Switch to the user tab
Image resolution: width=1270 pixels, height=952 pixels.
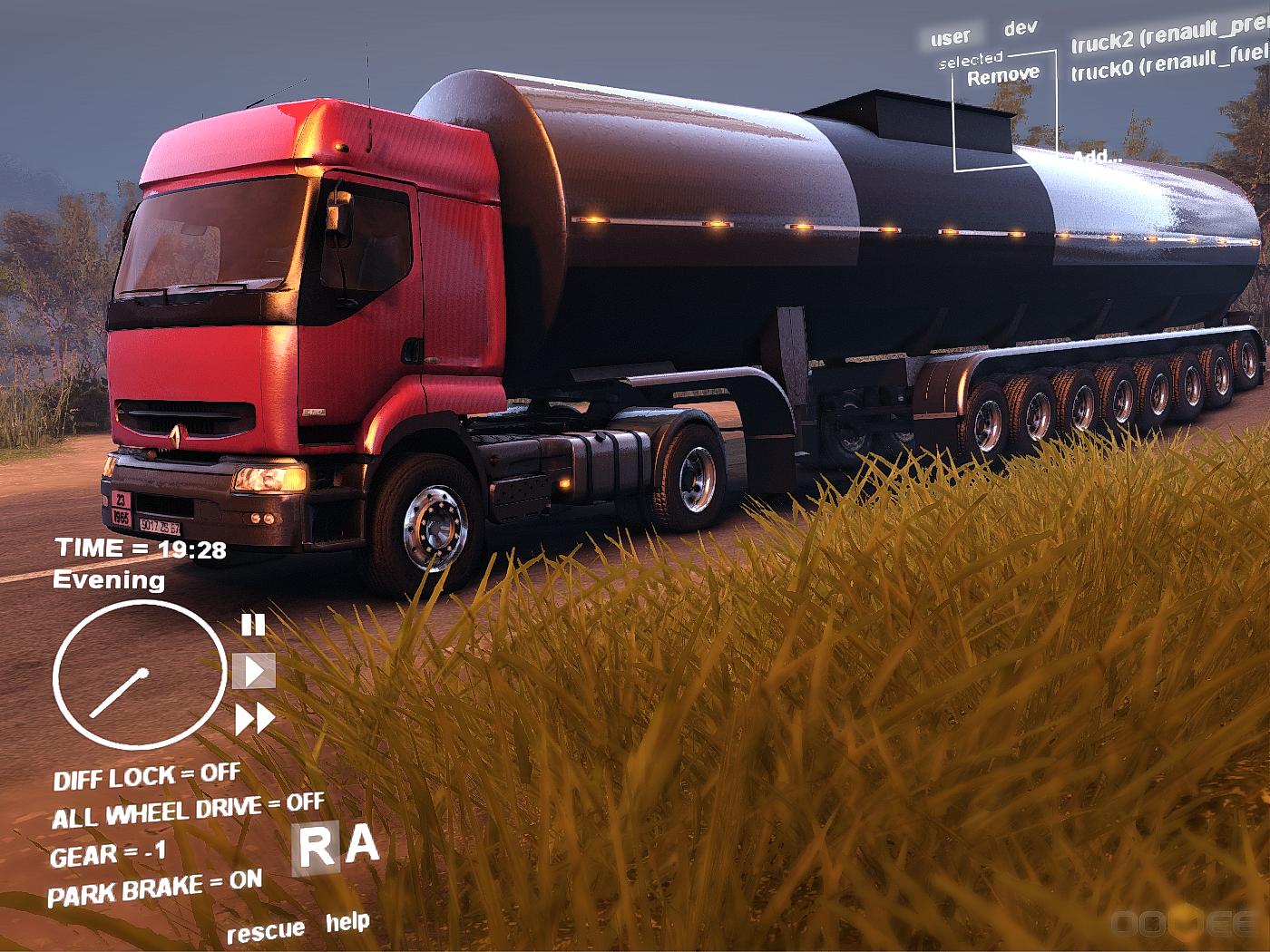pos(950,37)
